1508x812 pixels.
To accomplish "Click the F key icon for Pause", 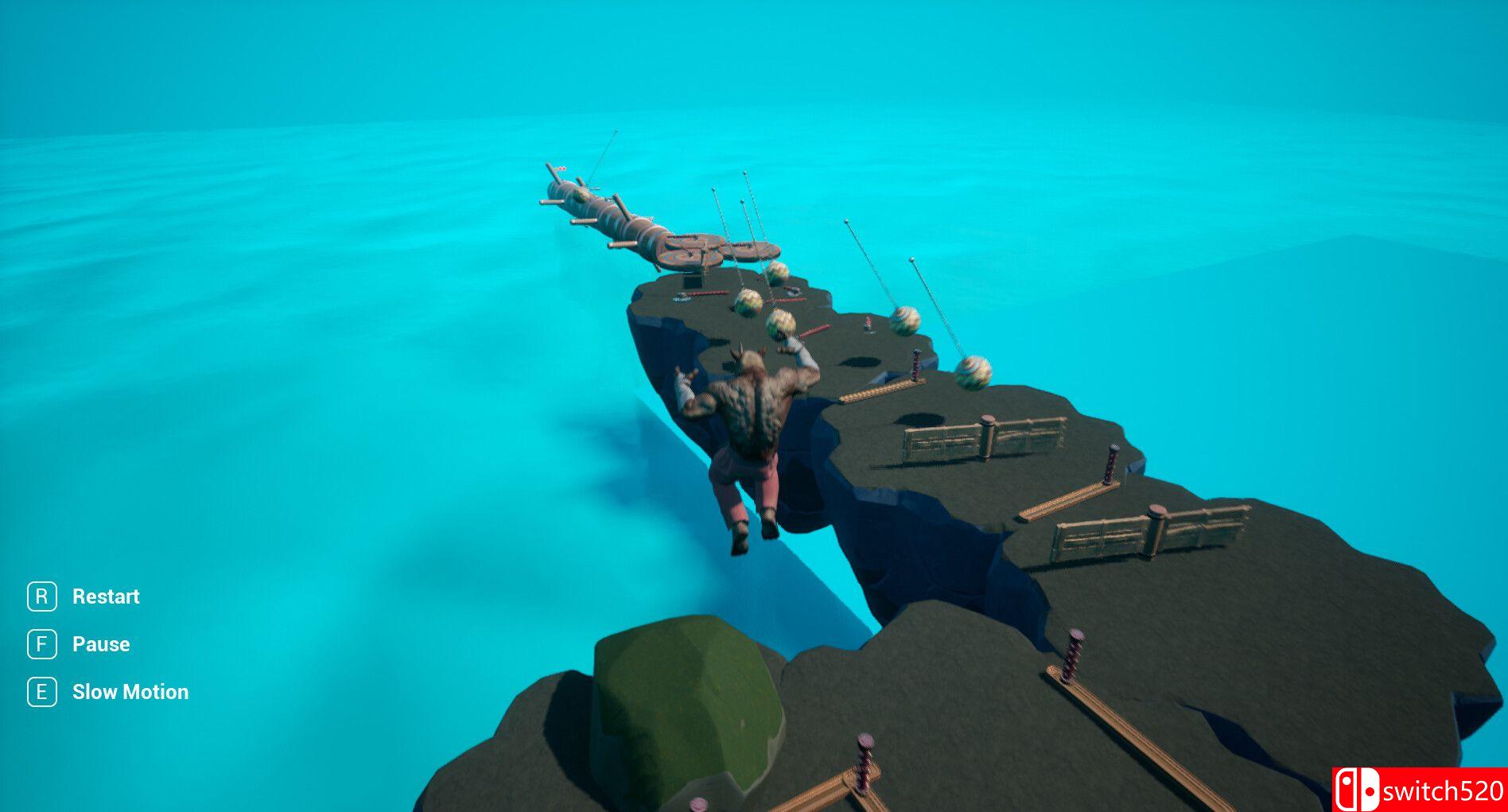I will tap(41, 643).
